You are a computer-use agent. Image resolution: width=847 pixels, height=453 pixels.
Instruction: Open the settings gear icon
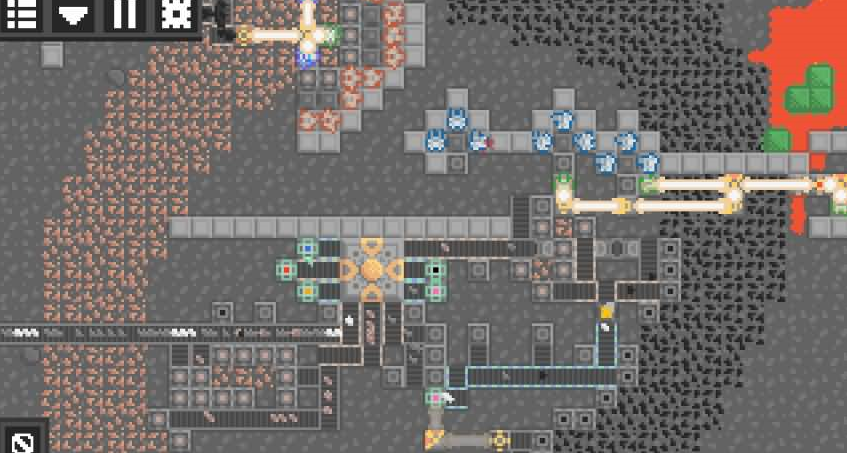pyautogui.click(x=176, y=14)
